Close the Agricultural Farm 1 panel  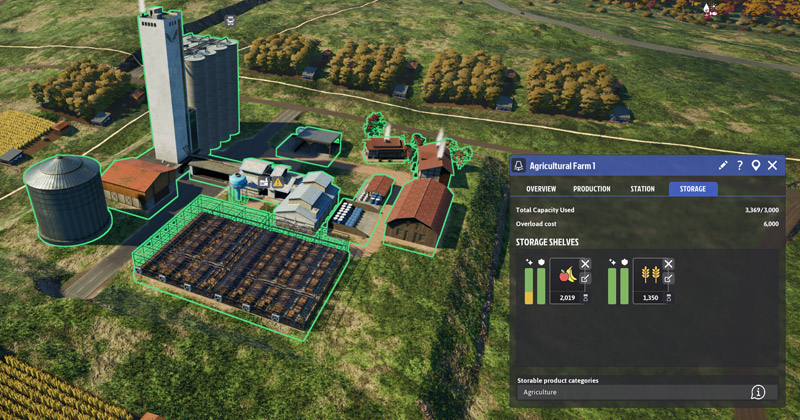tap(773, 165)
